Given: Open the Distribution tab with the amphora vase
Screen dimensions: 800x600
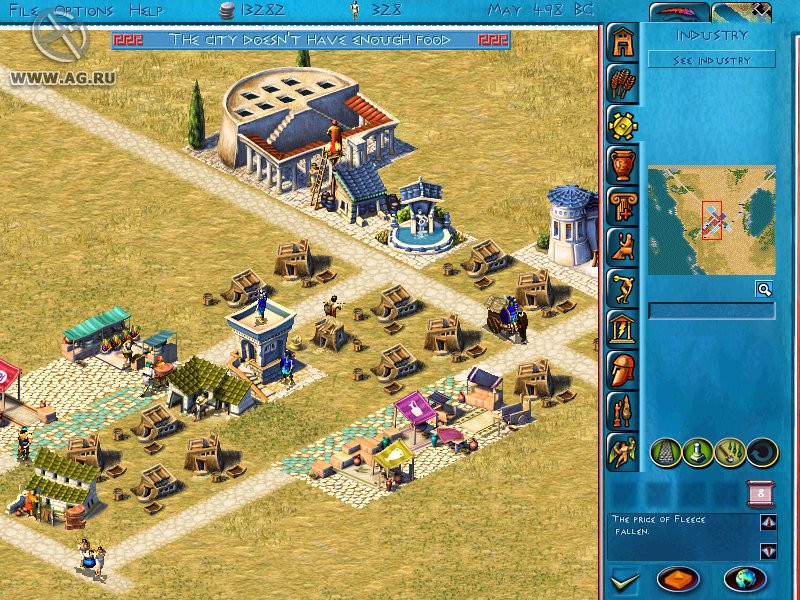Looking at the screenshot, I should [x=621, y=164].
